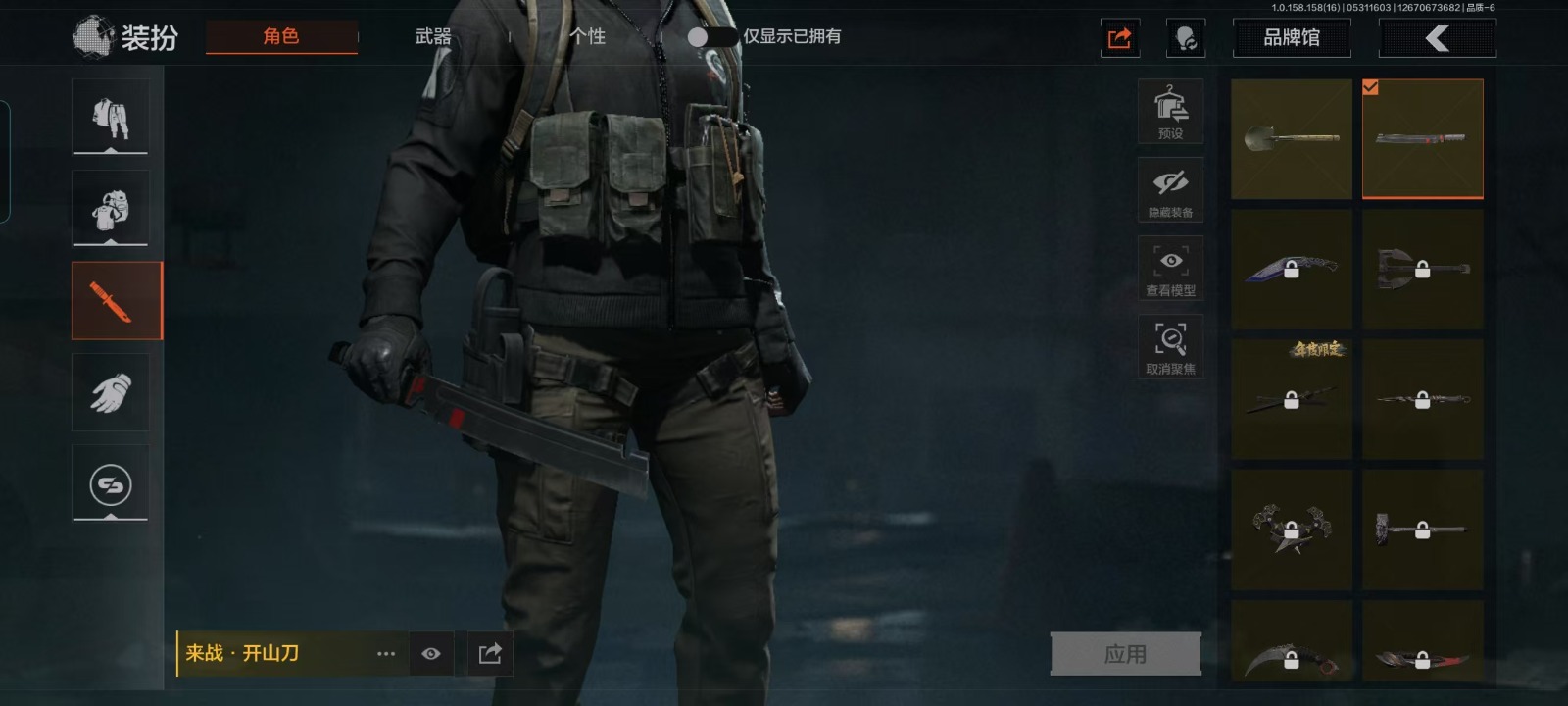Open 预设 presets
This screenshot has width=1568, height=706.
click(x=1170, y=112)
